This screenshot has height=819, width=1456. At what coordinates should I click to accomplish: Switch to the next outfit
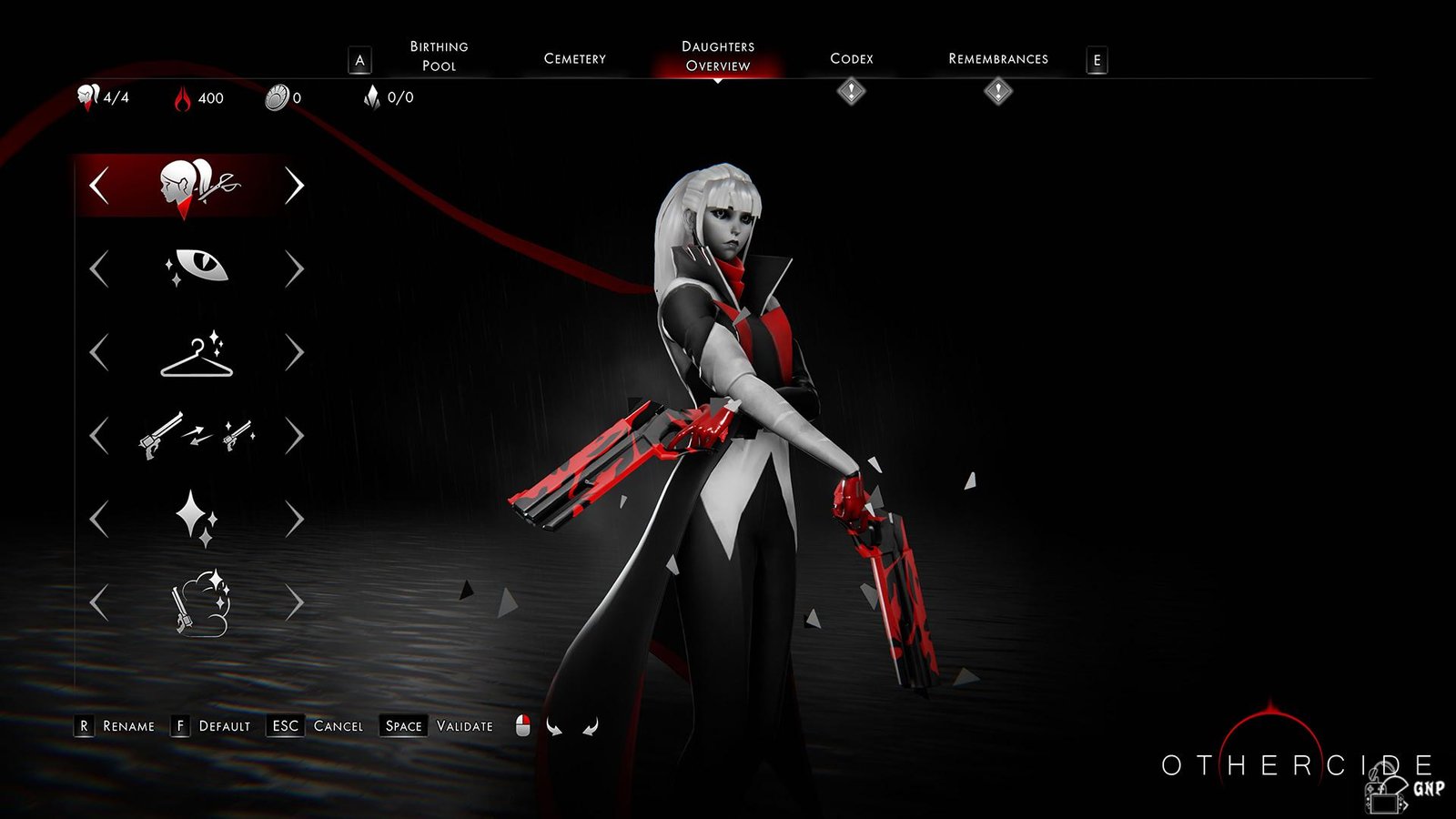coord(294,353)
